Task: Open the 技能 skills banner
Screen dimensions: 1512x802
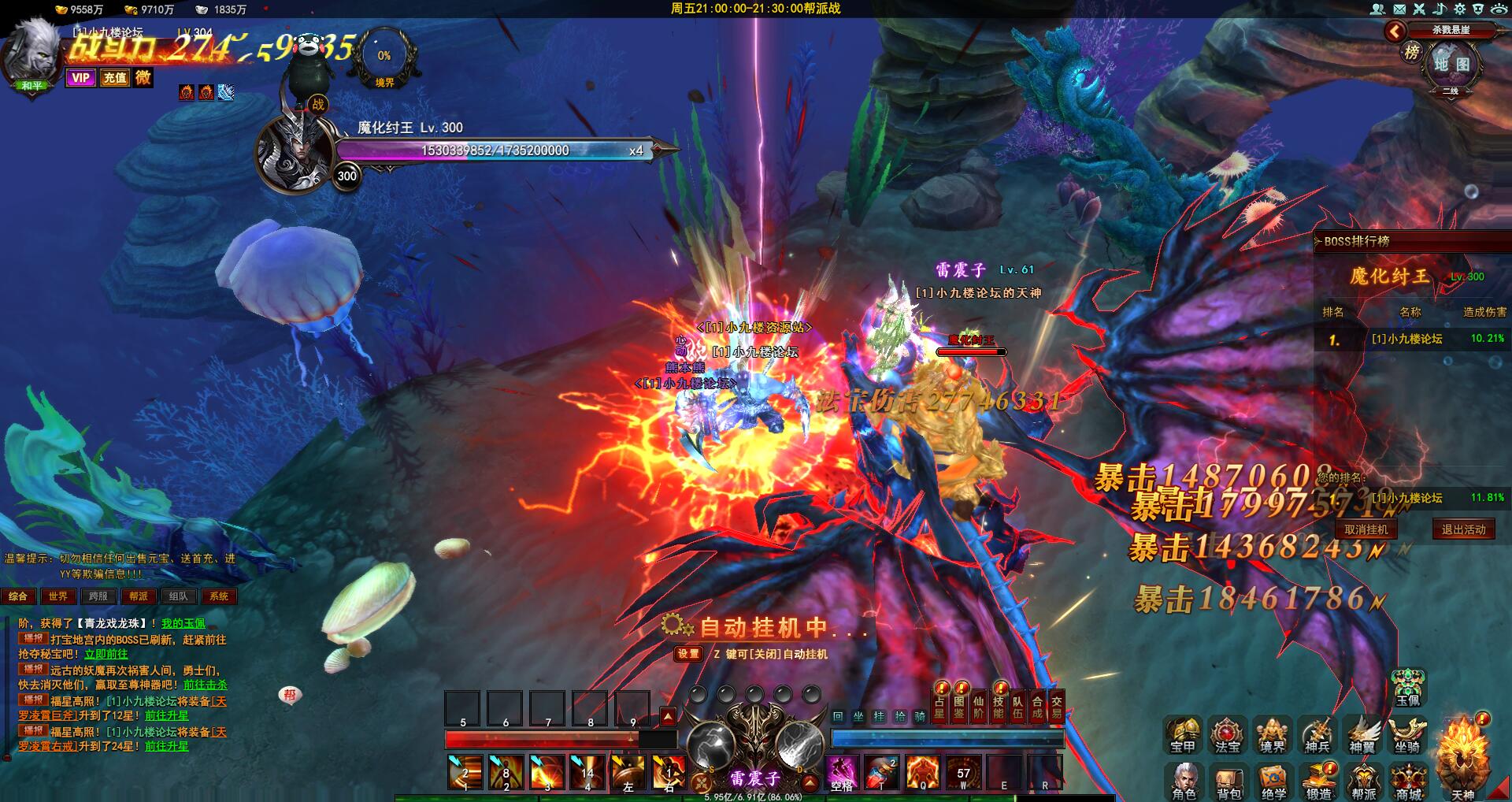Action: pyautogui.click(x=998, y=706)
